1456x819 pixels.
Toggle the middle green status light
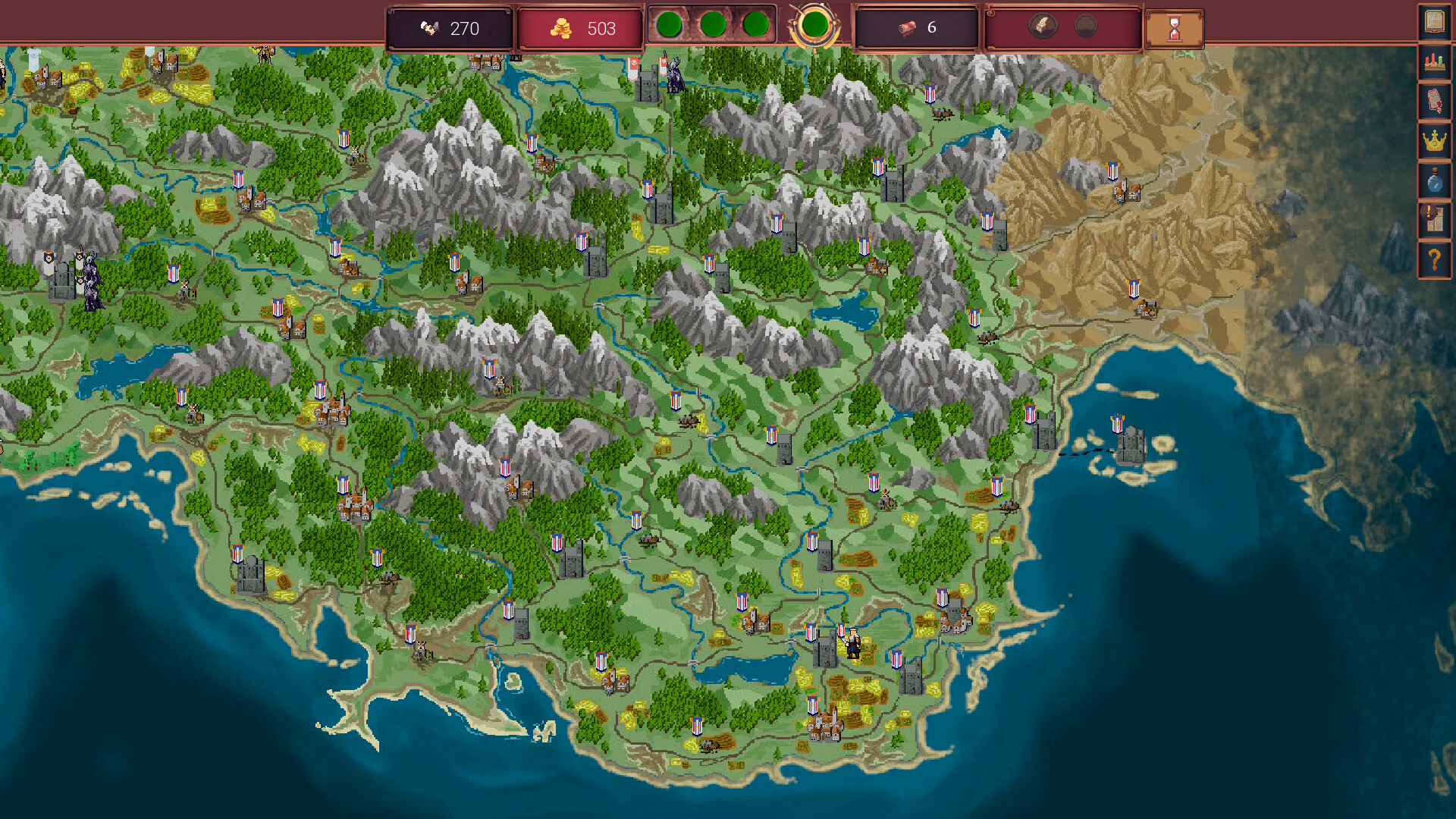(713, 24)
